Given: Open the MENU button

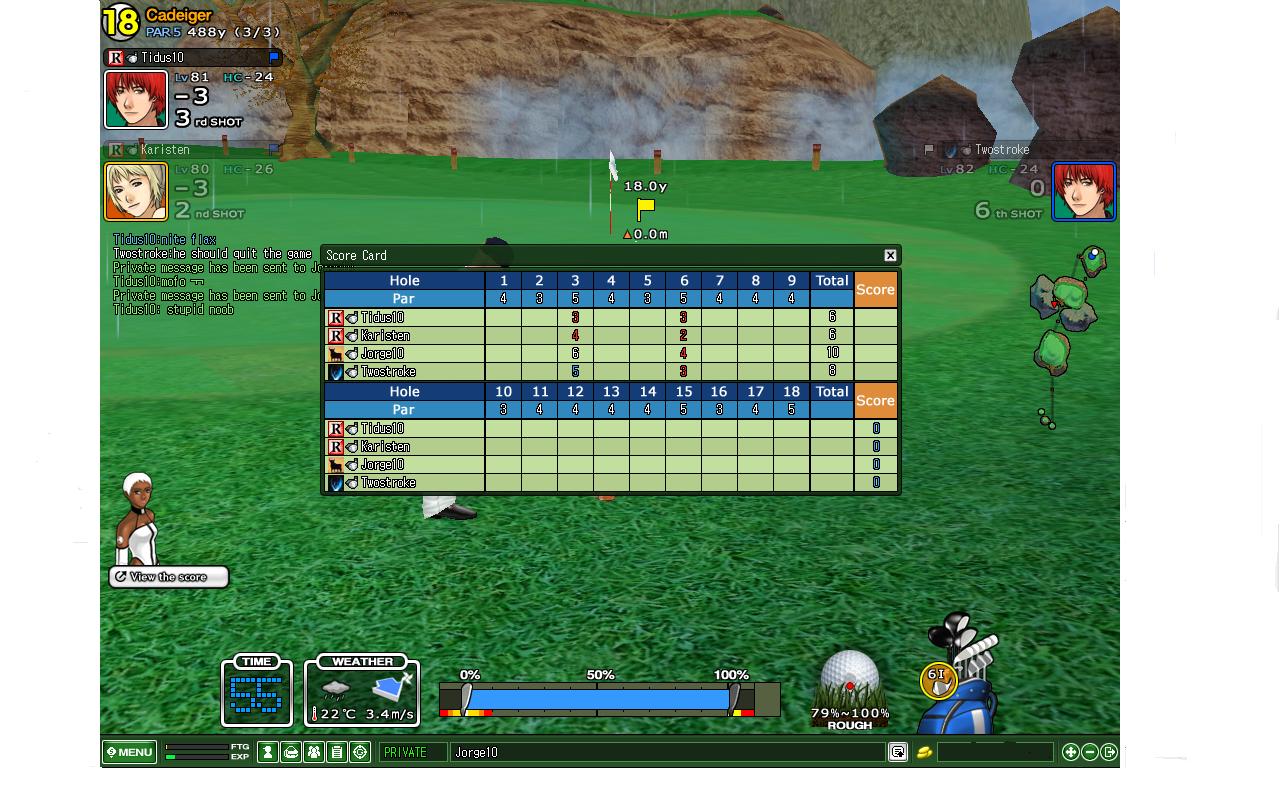Looking at the screenshot, I should pyautogui.click(x=130, y=752).
